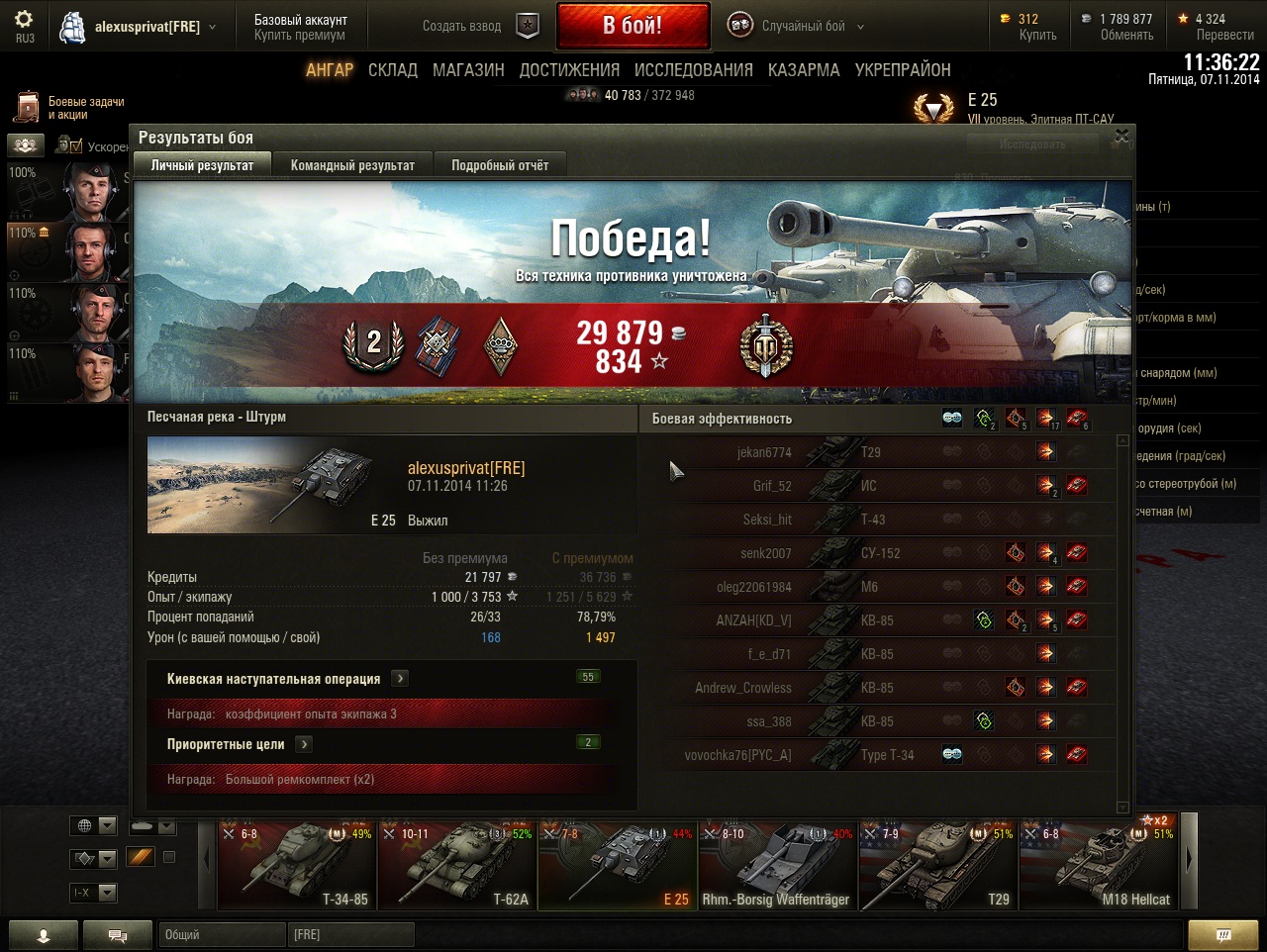Select the T-34-85 tank in the carousel
The image size is (1267, 952).
click(297, 865)
